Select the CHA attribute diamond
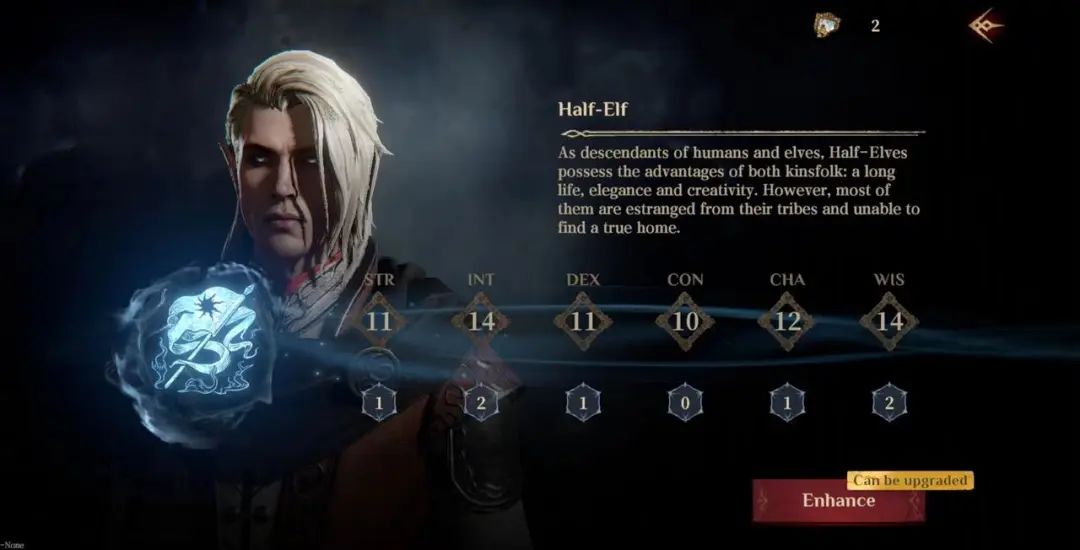1080x550 pixels. click(787, 321)
